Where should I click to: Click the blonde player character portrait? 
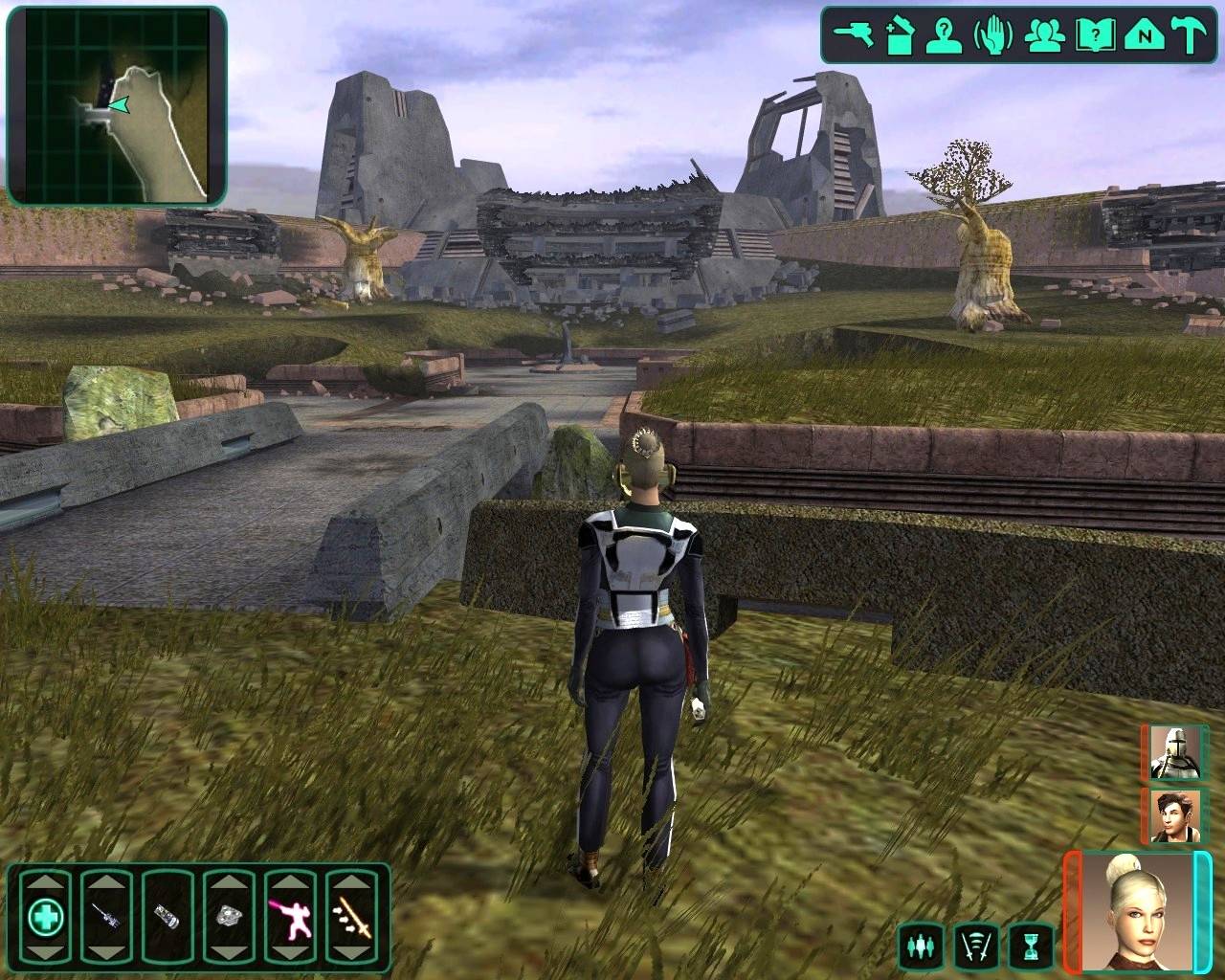point(1137,910)
